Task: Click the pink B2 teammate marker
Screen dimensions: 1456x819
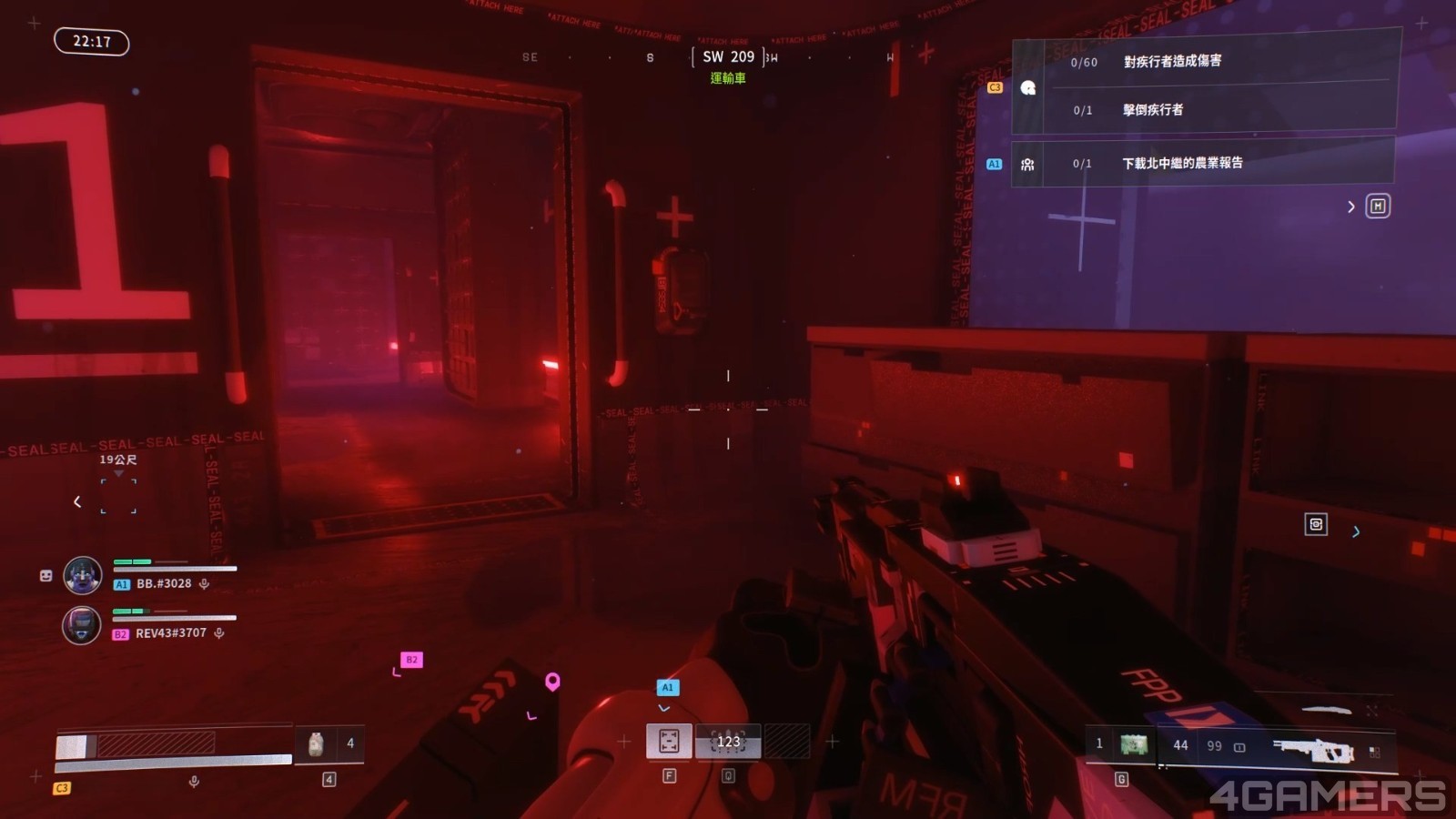Action: [x=411, y=660]
